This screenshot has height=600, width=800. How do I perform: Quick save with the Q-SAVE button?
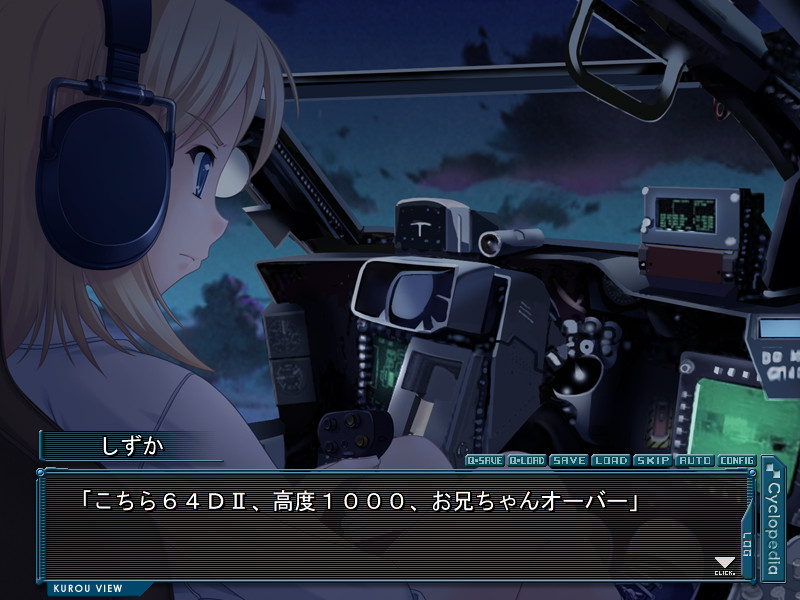click(x=485, y=461)
